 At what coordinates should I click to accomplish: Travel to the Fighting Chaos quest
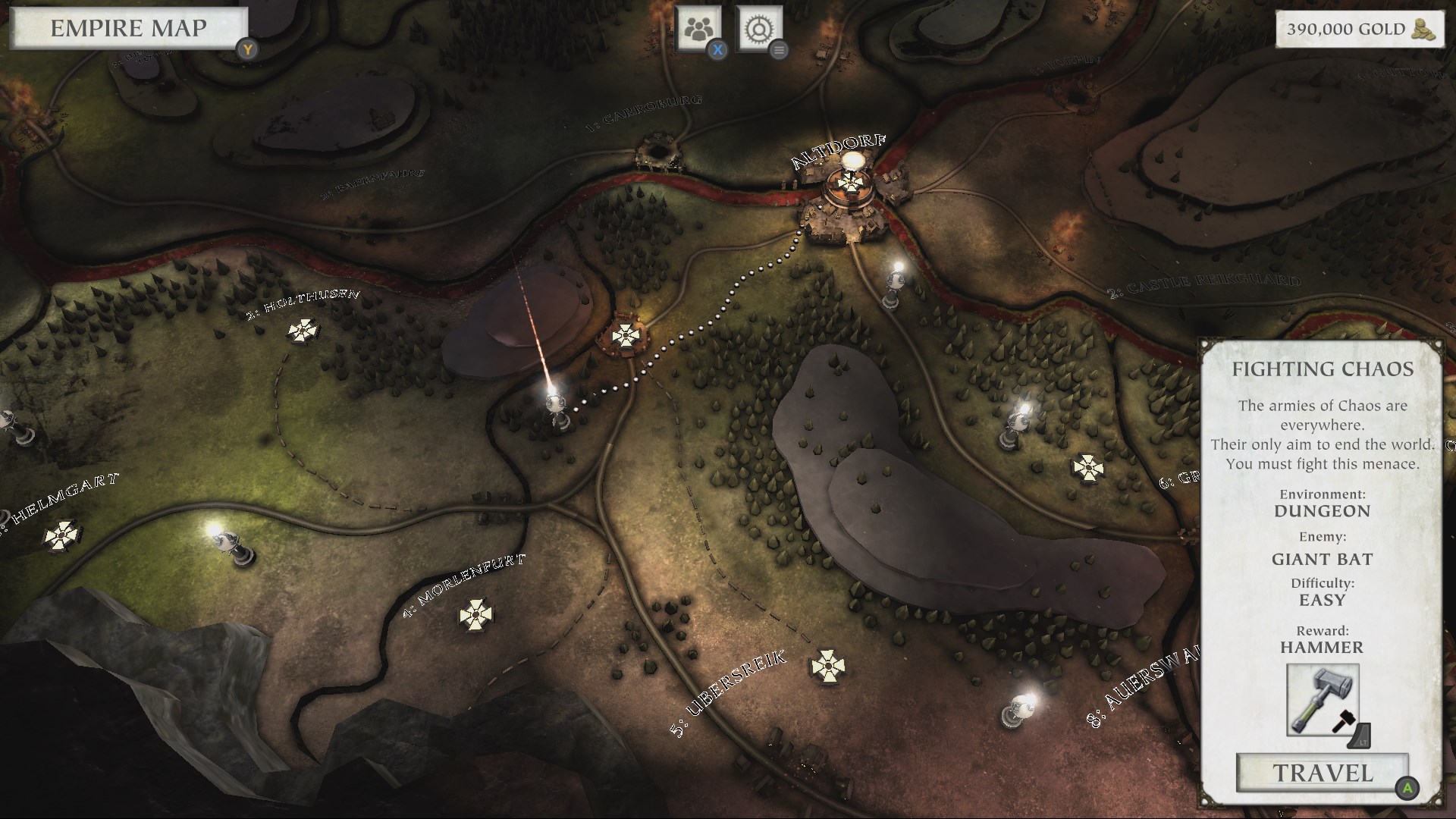[x=1323, y=773]
